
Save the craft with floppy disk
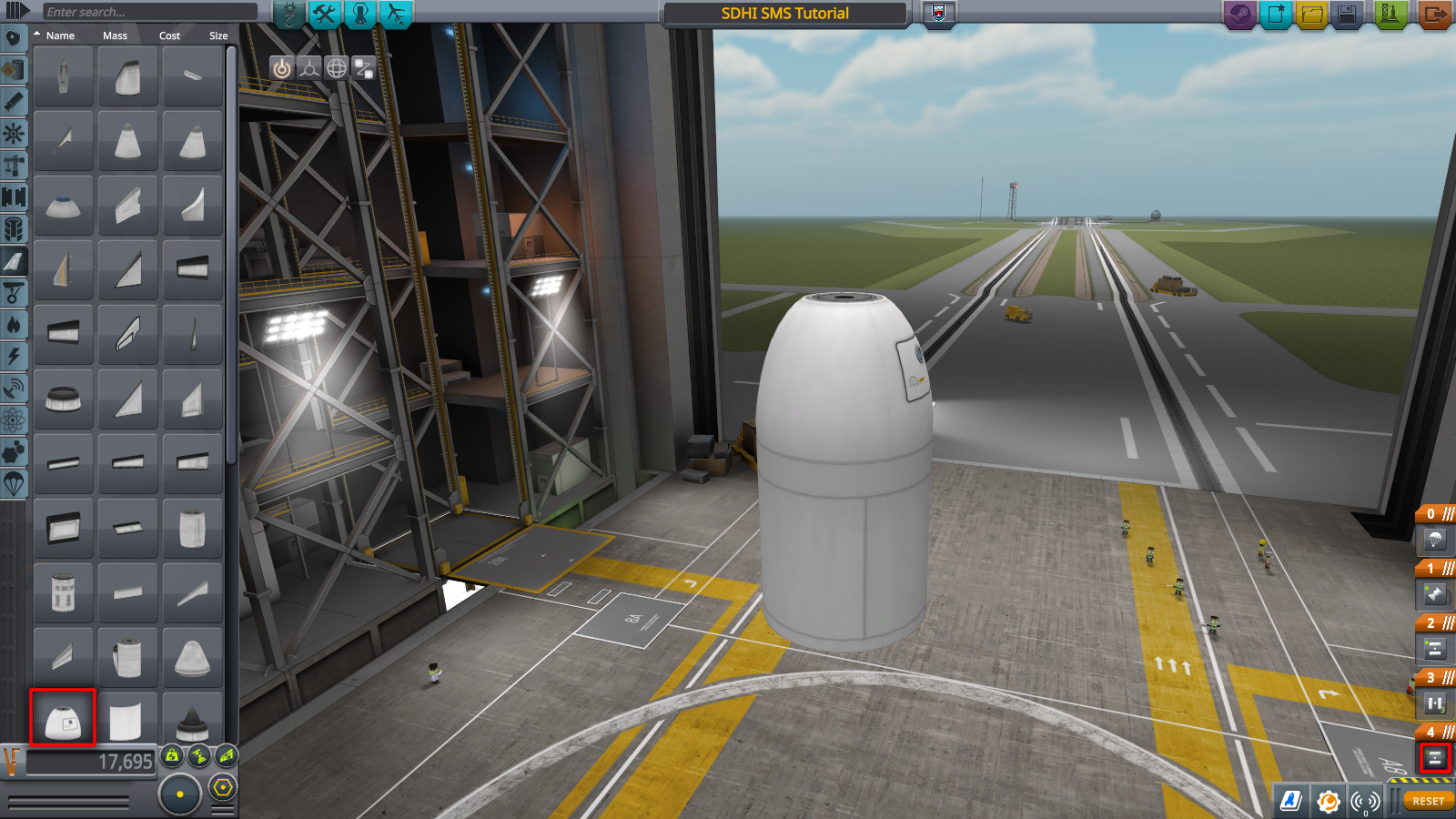1348,15
